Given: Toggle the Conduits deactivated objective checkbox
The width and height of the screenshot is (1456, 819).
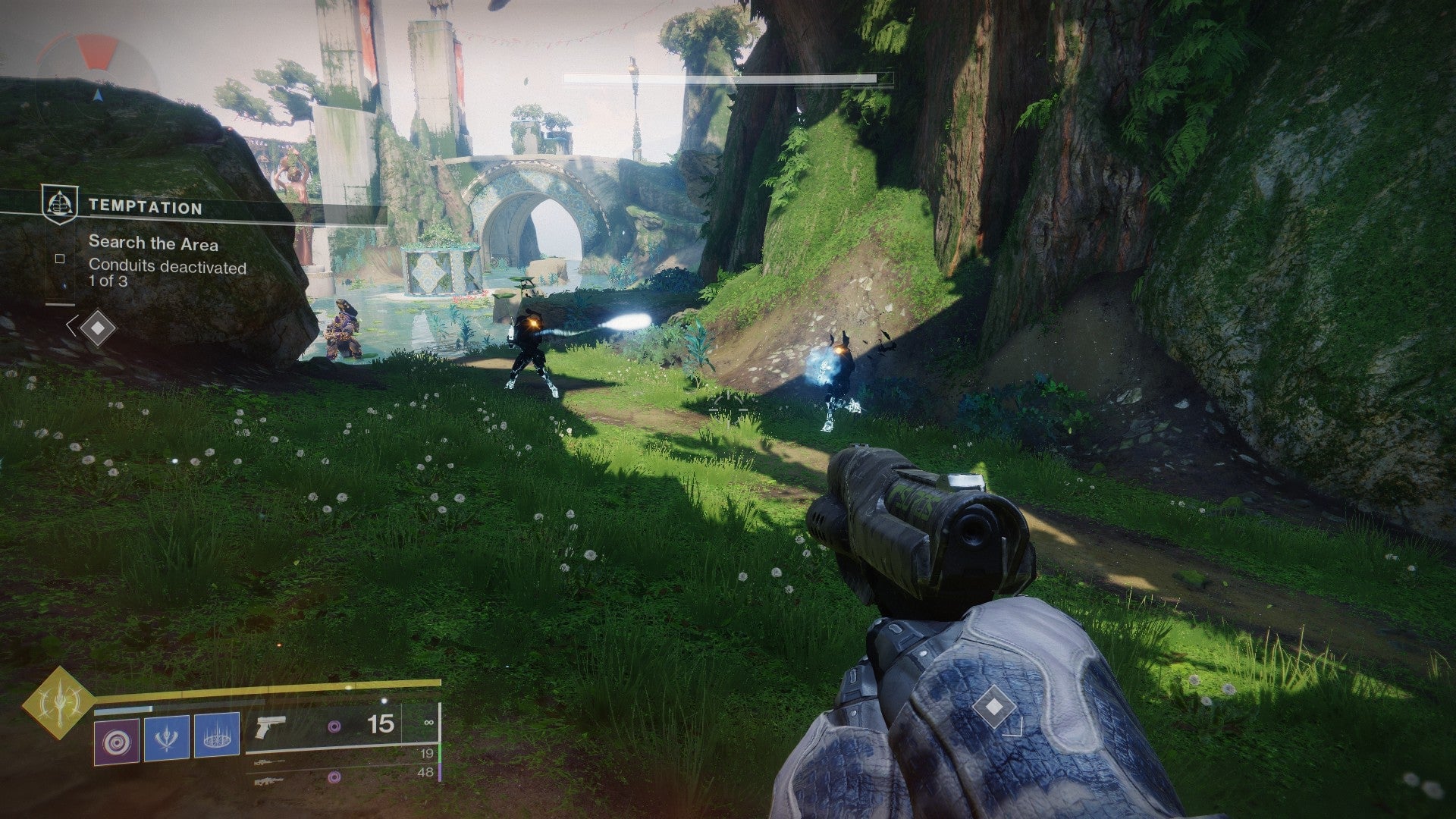Looking at the screenshot, I should click(x=60, y=260).
